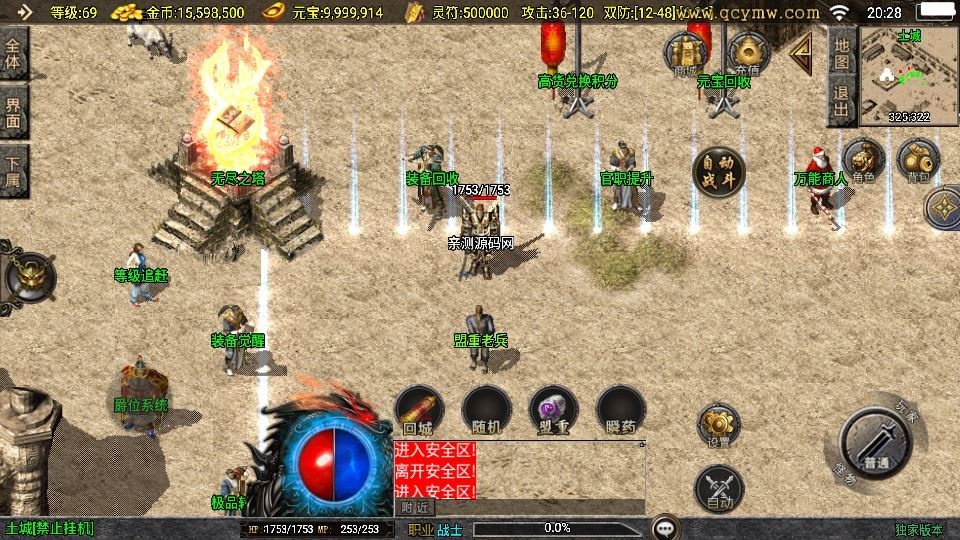The height and width of the screenshot is (540, 960).
Task: Use the 盟重 teleport scroll
Action: (x=553, y=410)
